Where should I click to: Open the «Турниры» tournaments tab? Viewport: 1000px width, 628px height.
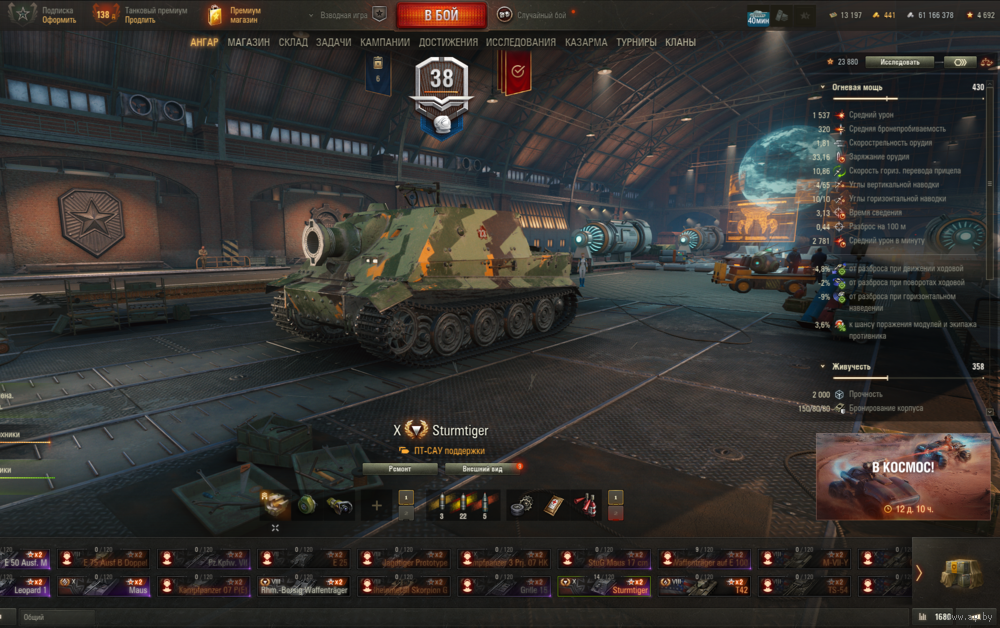pyautogui.click(x=637, y=43)
